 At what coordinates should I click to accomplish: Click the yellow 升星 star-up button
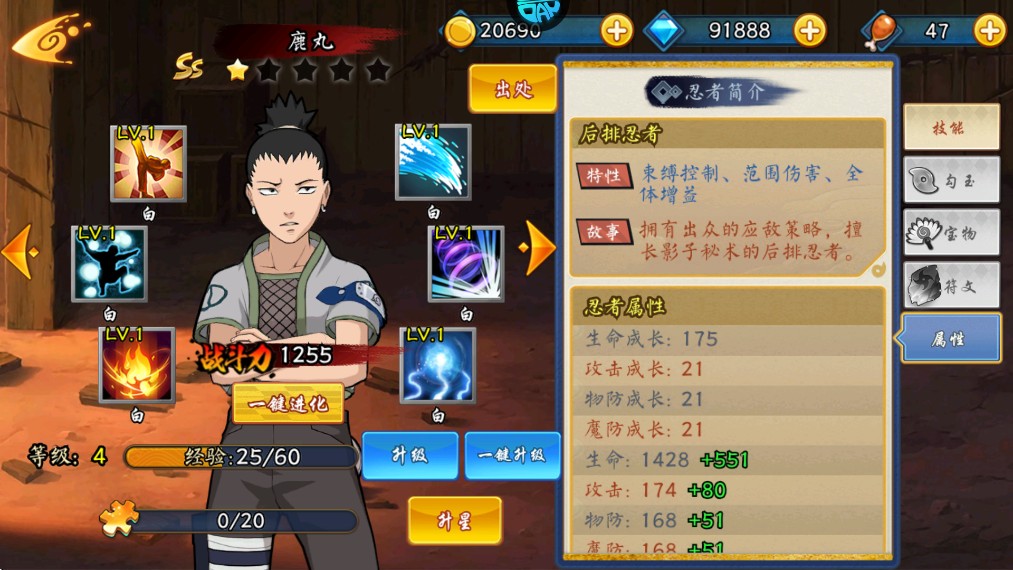tap(454, 520)
